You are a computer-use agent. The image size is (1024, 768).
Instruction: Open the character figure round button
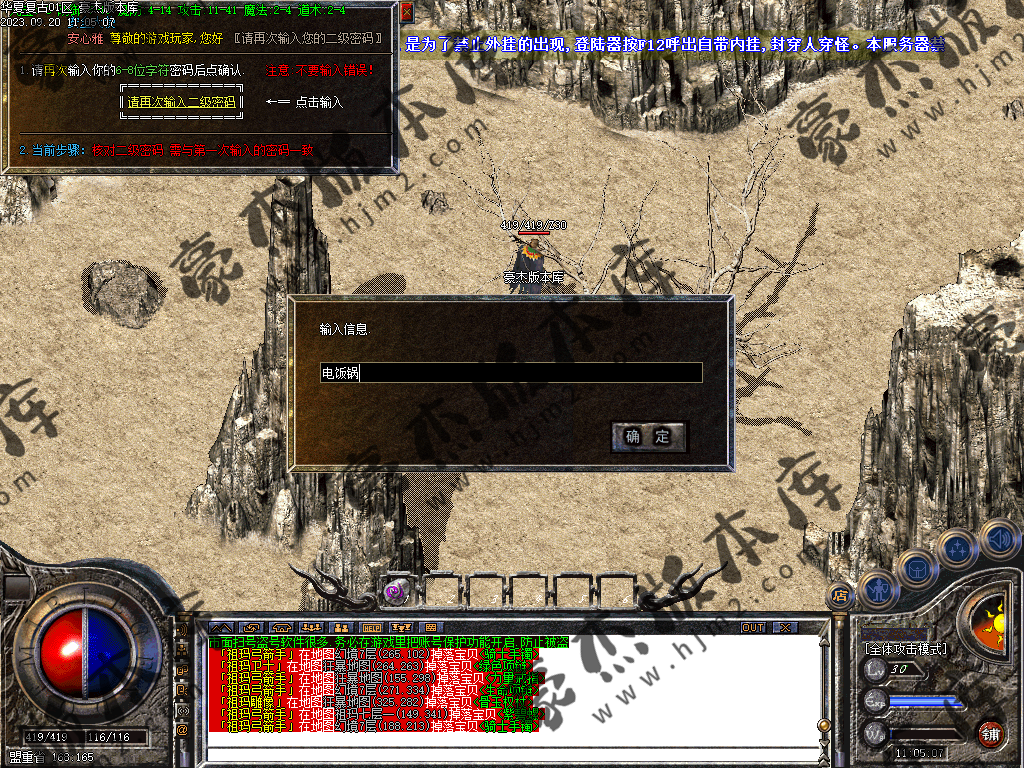(x=878, y=589)
